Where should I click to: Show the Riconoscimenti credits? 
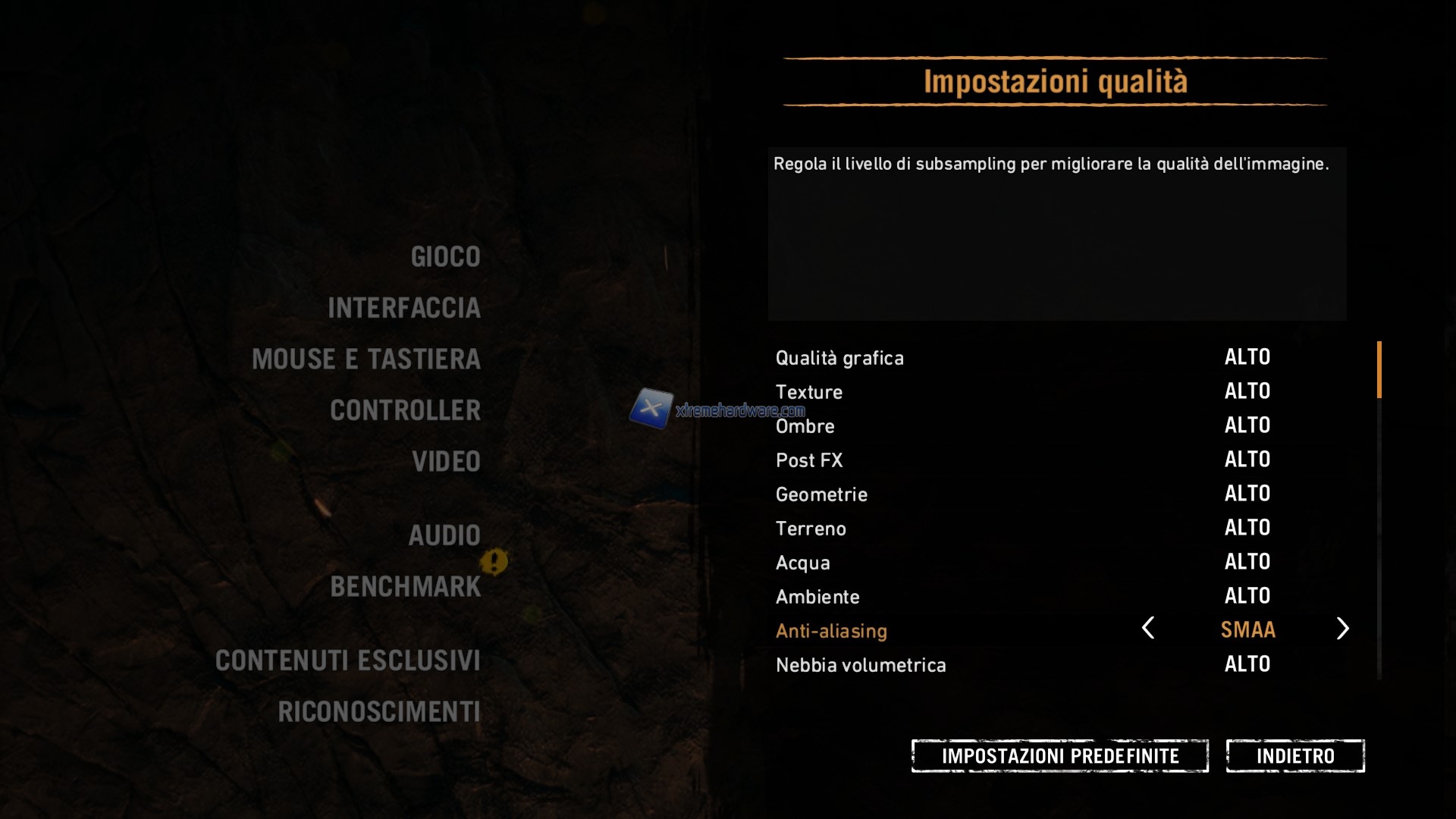coord(378,712)
